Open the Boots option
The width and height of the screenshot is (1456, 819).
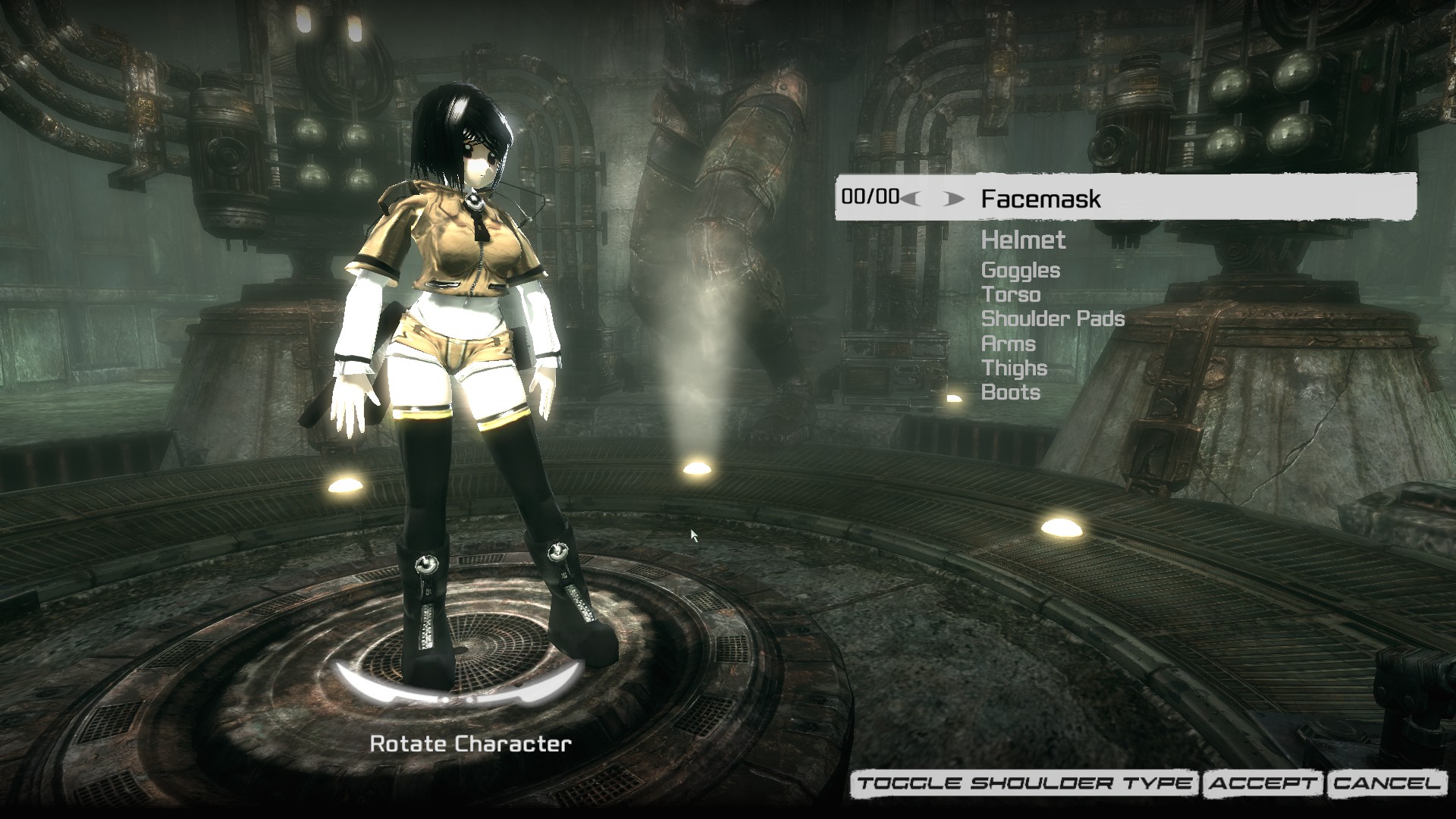pos(1010,392)
